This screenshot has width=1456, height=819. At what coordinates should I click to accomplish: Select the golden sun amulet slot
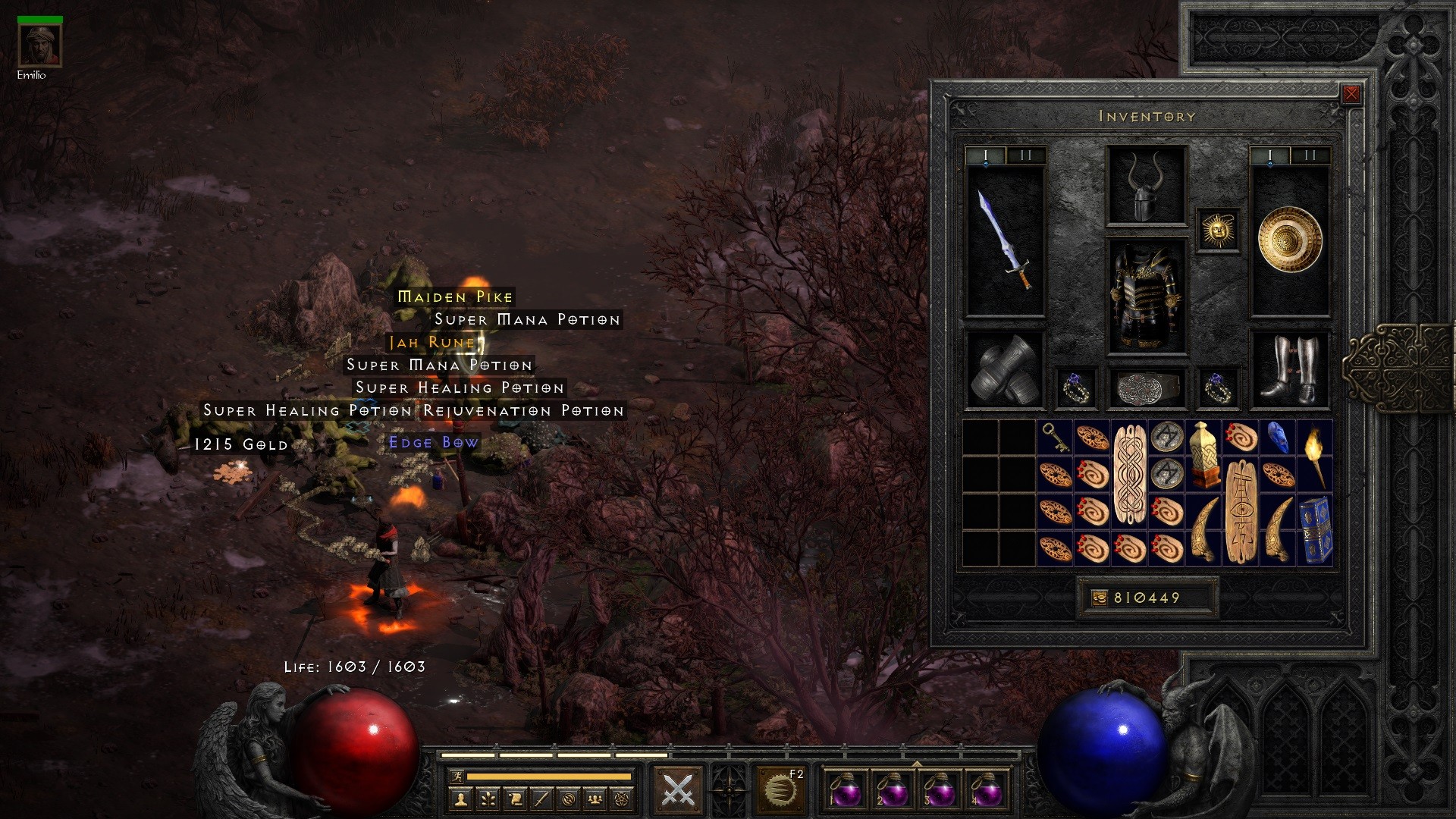click(1218, 229)
